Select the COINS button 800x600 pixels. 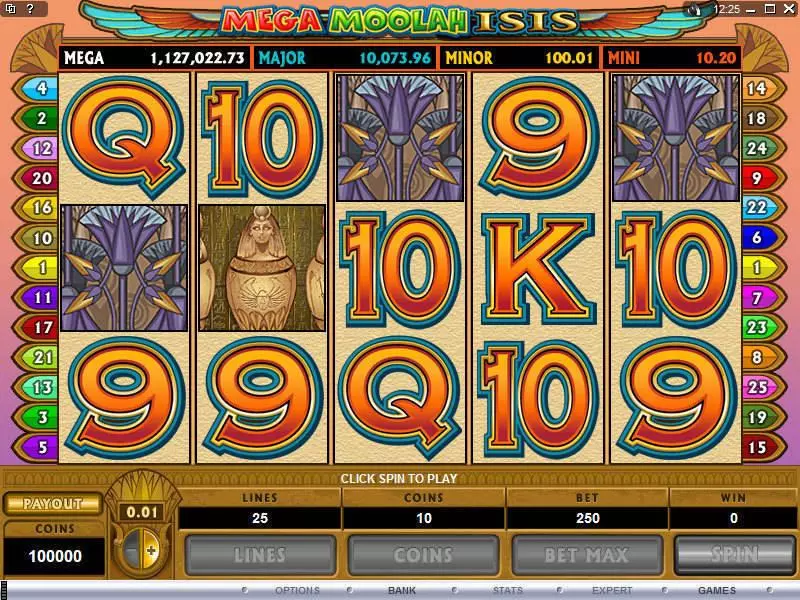pos(422,555)
